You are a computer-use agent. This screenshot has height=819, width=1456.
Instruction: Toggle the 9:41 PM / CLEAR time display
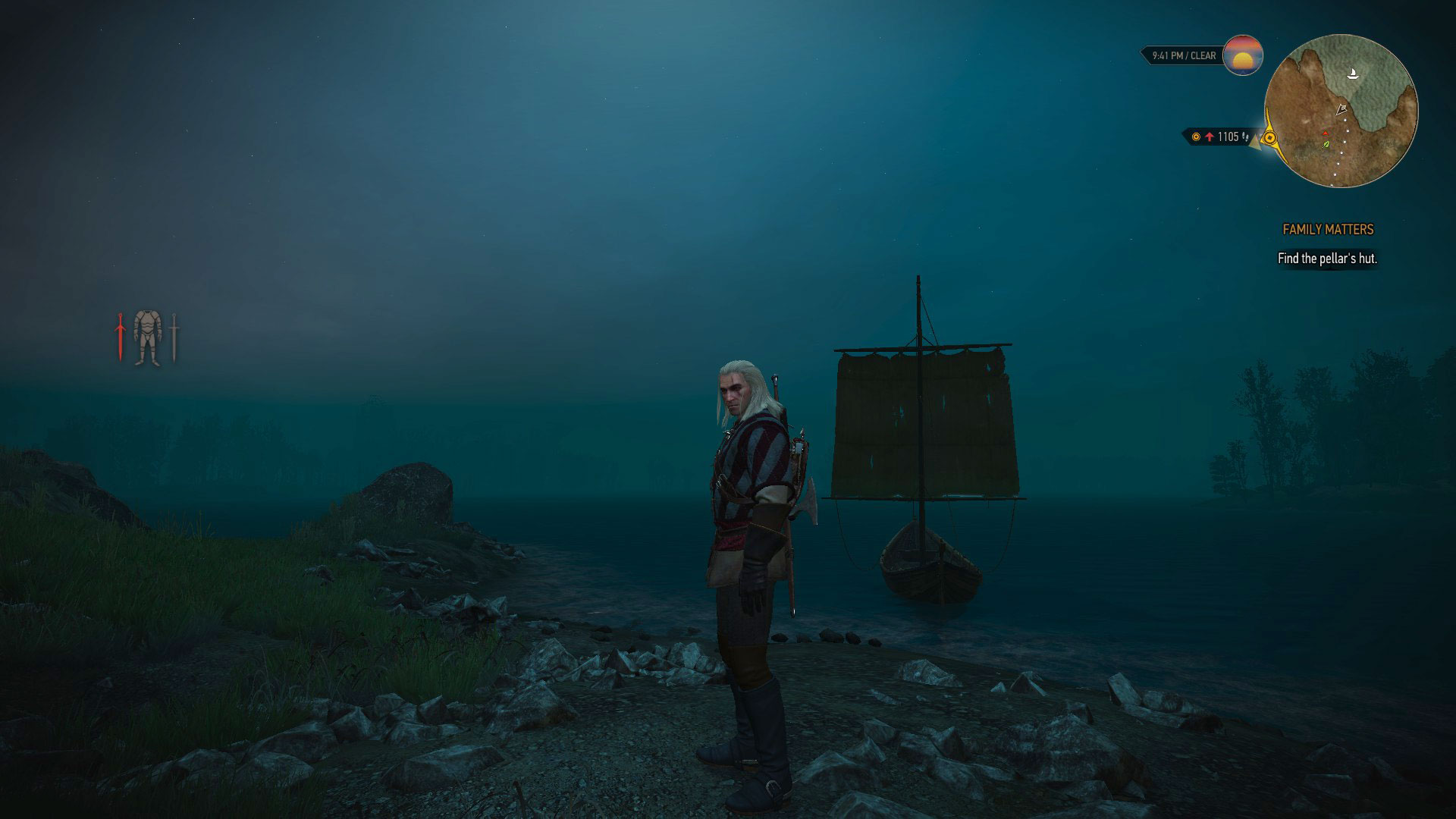click(x=1183, y=55)
